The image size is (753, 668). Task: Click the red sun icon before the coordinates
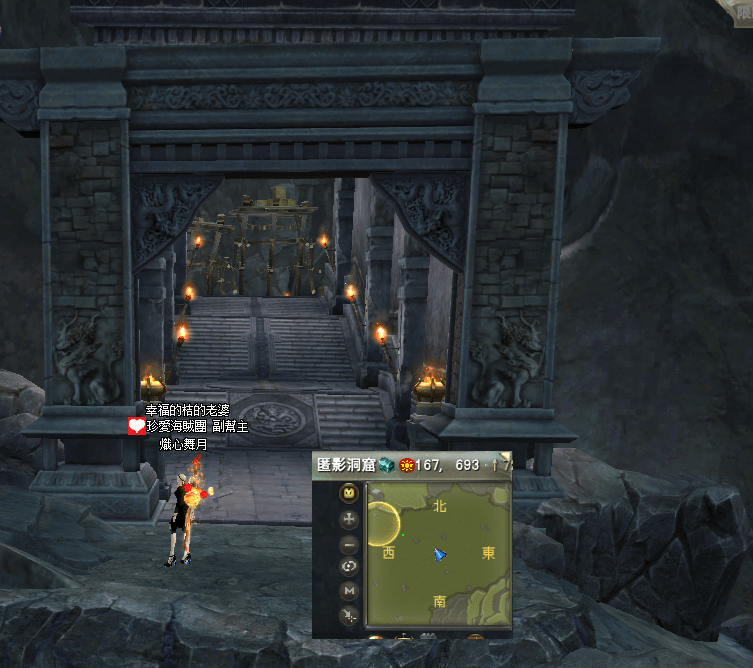pos(408,465)
